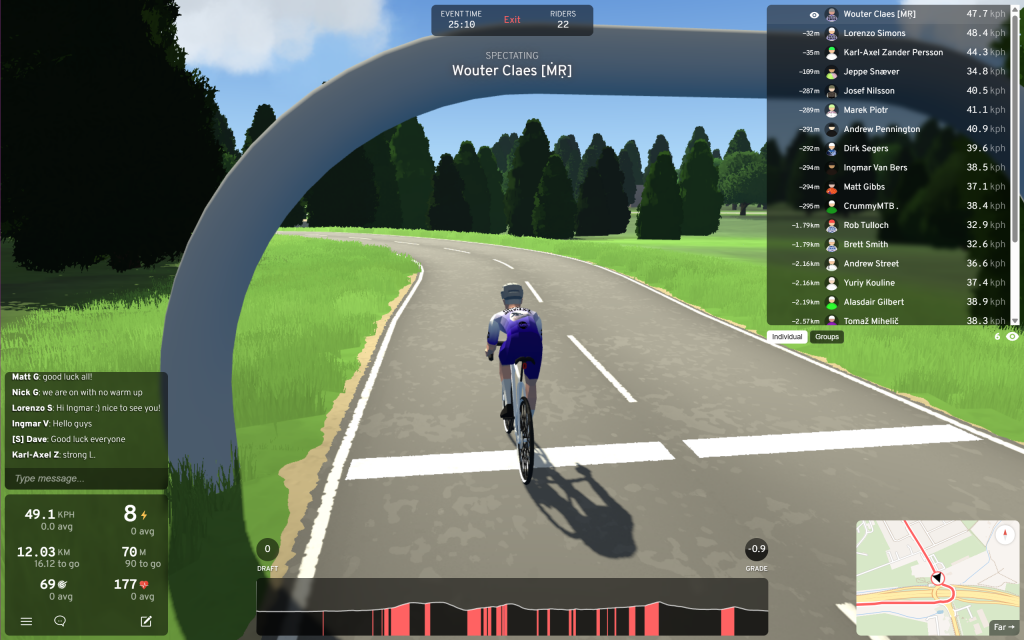Toggle the chat speech bubble icon

point(60,621)
